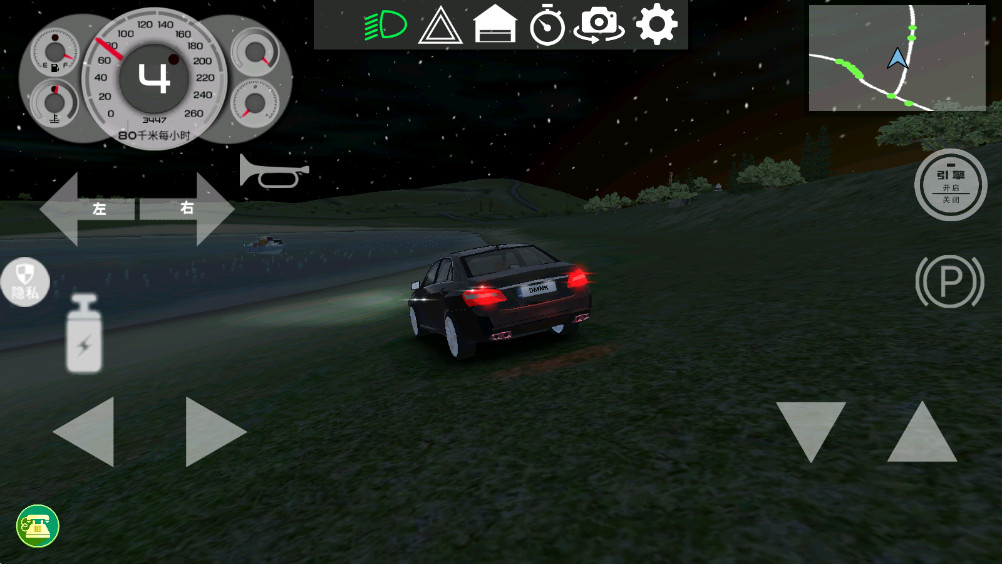The width and height of the screenshot is (1002, 564).
Task: Use the nitro boost canister
Action: pos(84,335)
